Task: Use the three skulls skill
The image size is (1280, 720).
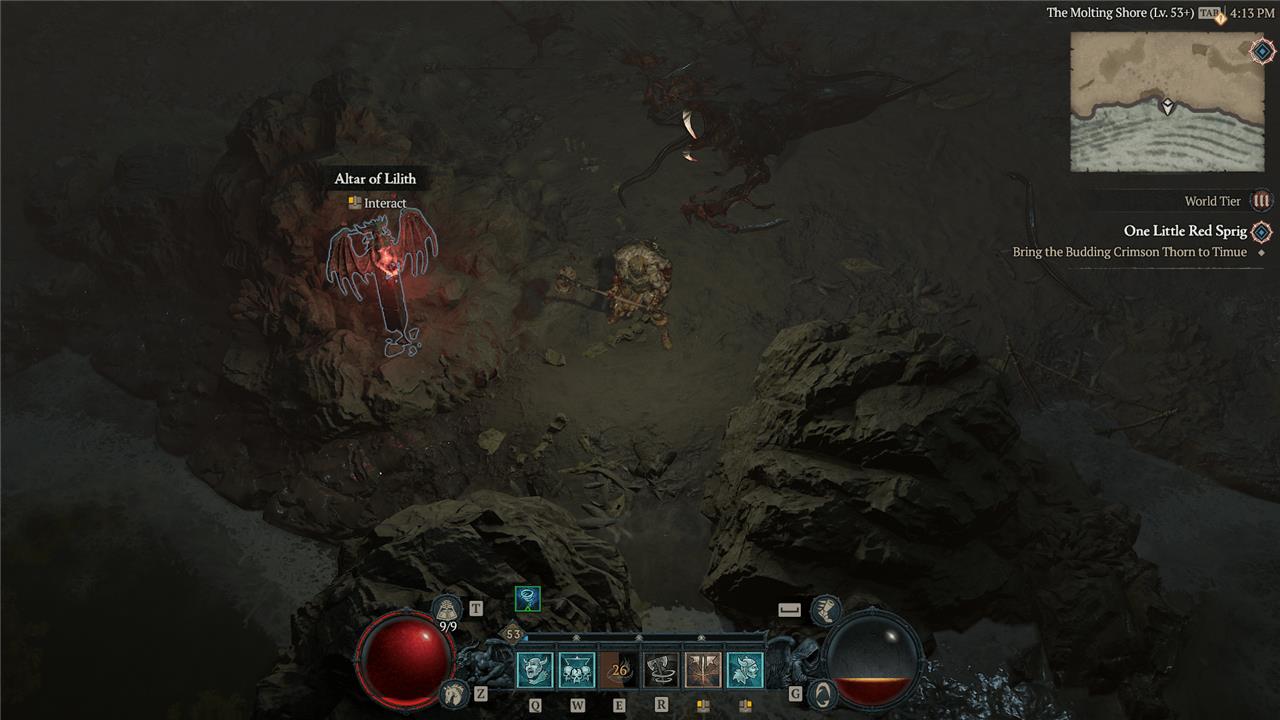Action: coord(577,670)
